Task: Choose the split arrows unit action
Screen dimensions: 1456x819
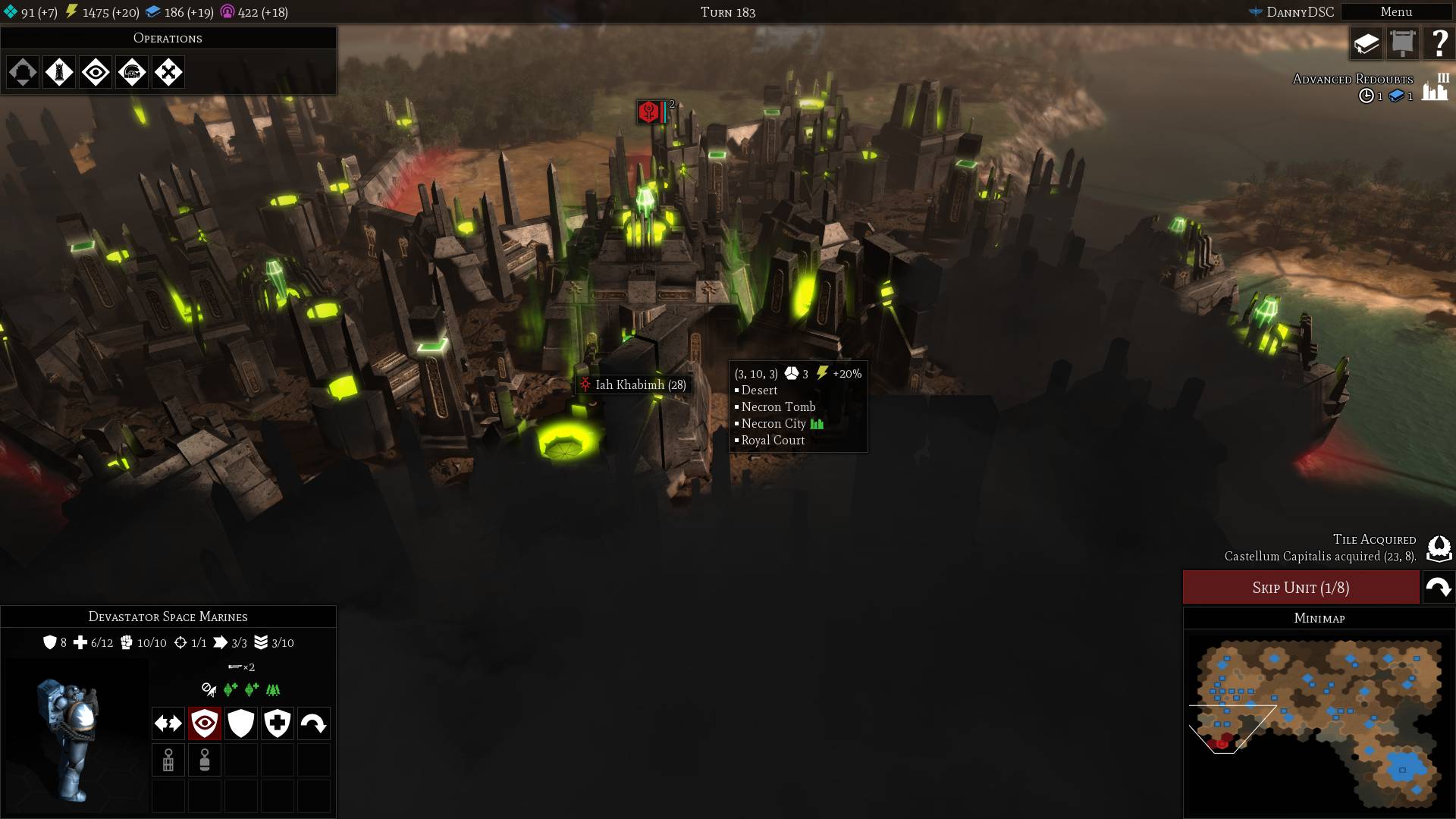Action: (168, 723)
